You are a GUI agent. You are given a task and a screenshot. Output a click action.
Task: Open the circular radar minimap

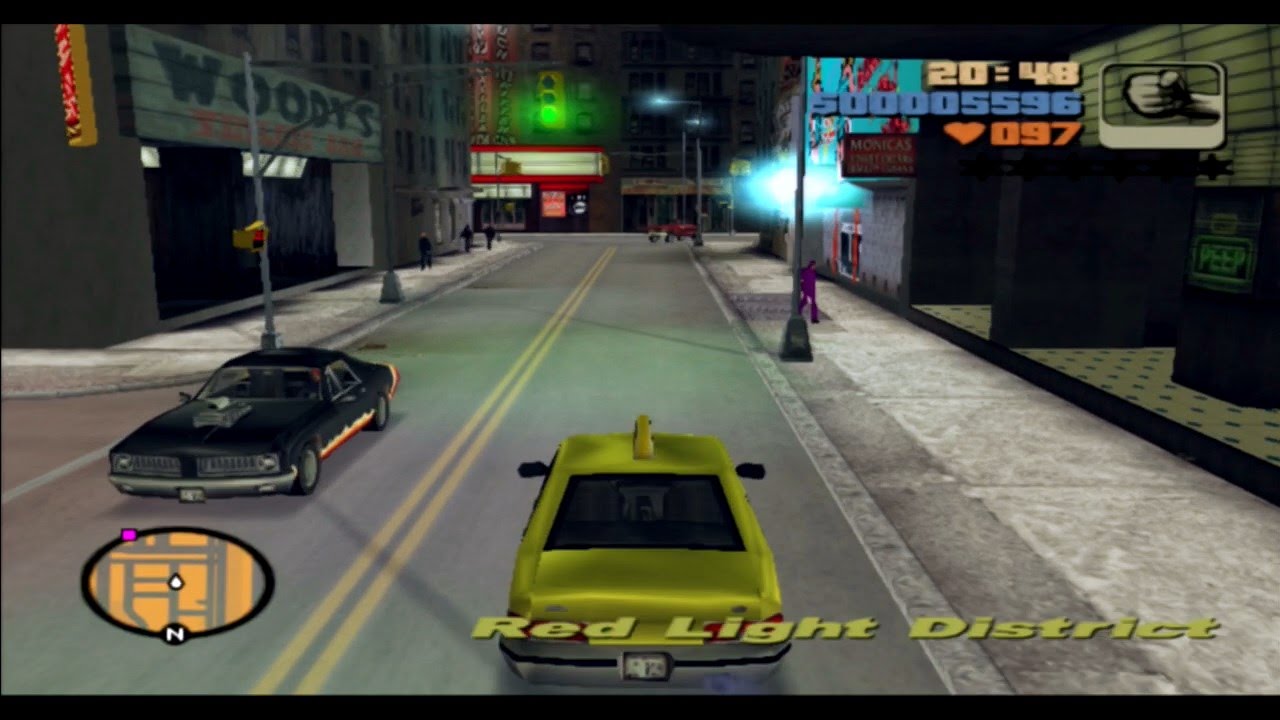tap(177, 582)
